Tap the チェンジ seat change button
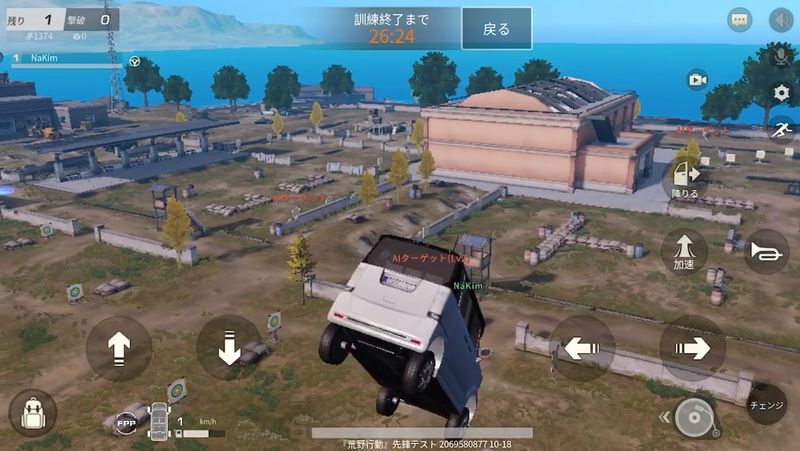Viewport: 800px width, 451px height. (767, 404)
